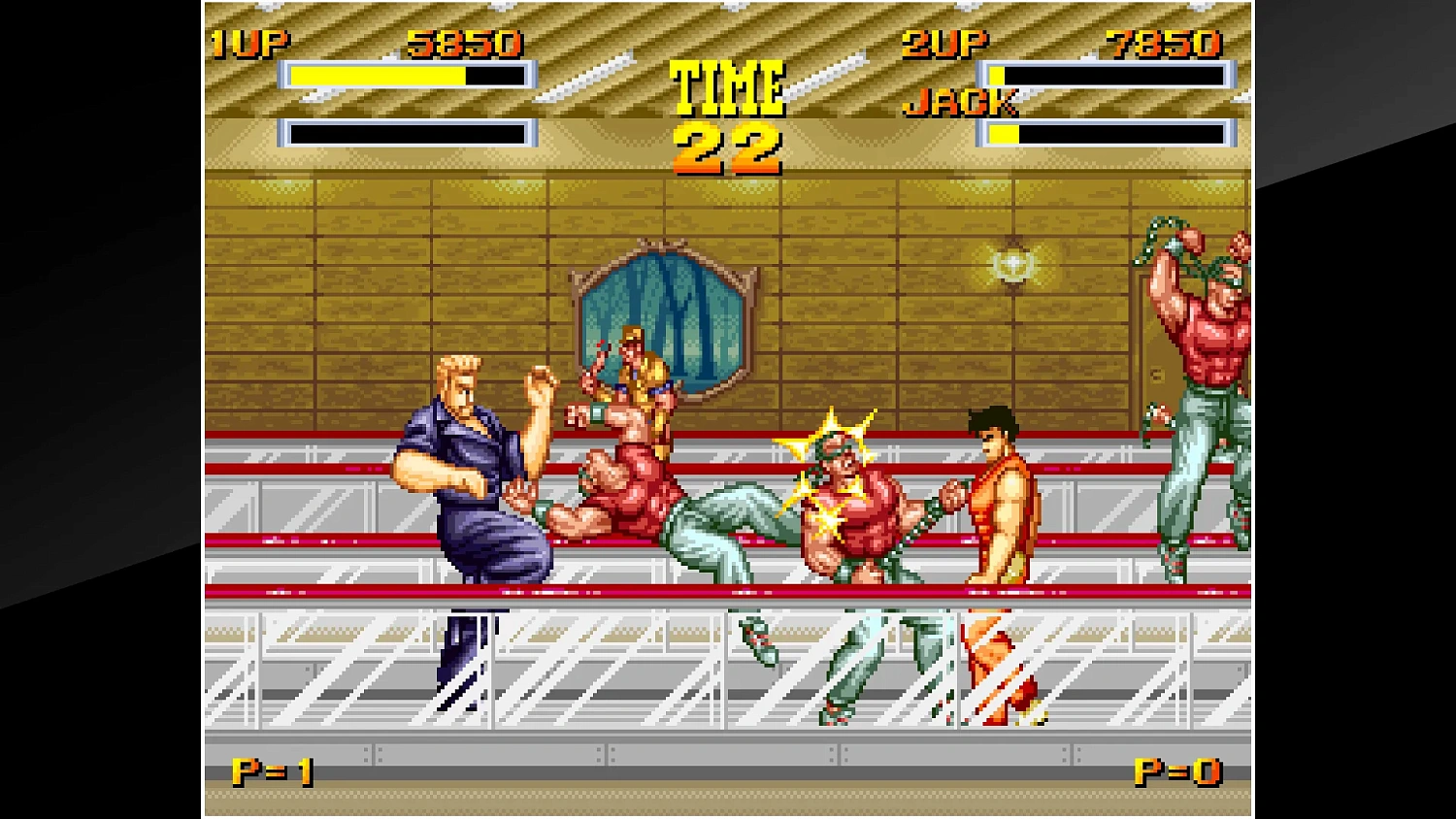Click the 1UP player label
The width and height of the screenshot is (1456, 819).
(250, 42)
